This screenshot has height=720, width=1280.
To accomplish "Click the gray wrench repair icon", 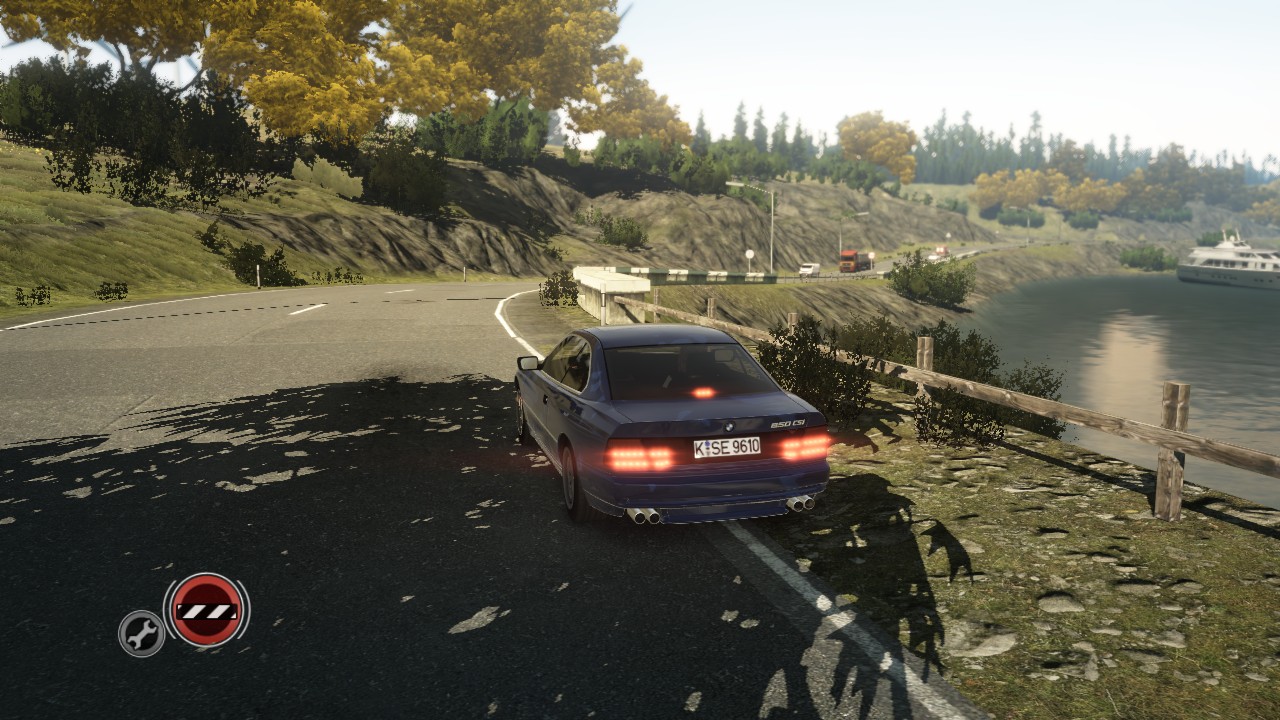I will pyautogui.click(x=142, y=633).
